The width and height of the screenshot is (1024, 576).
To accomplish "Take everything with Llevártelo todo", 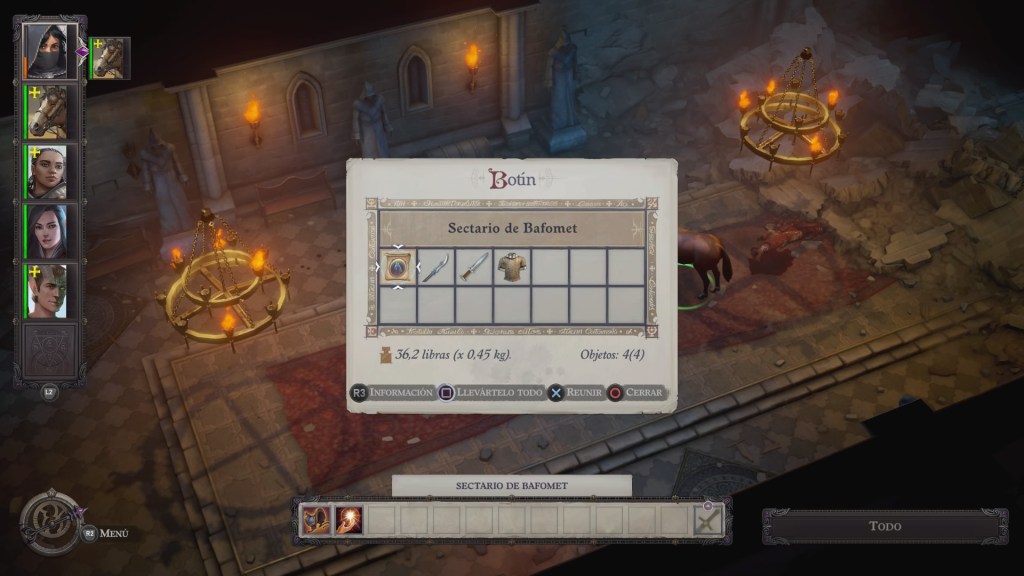I will click(x=492, y=393).
